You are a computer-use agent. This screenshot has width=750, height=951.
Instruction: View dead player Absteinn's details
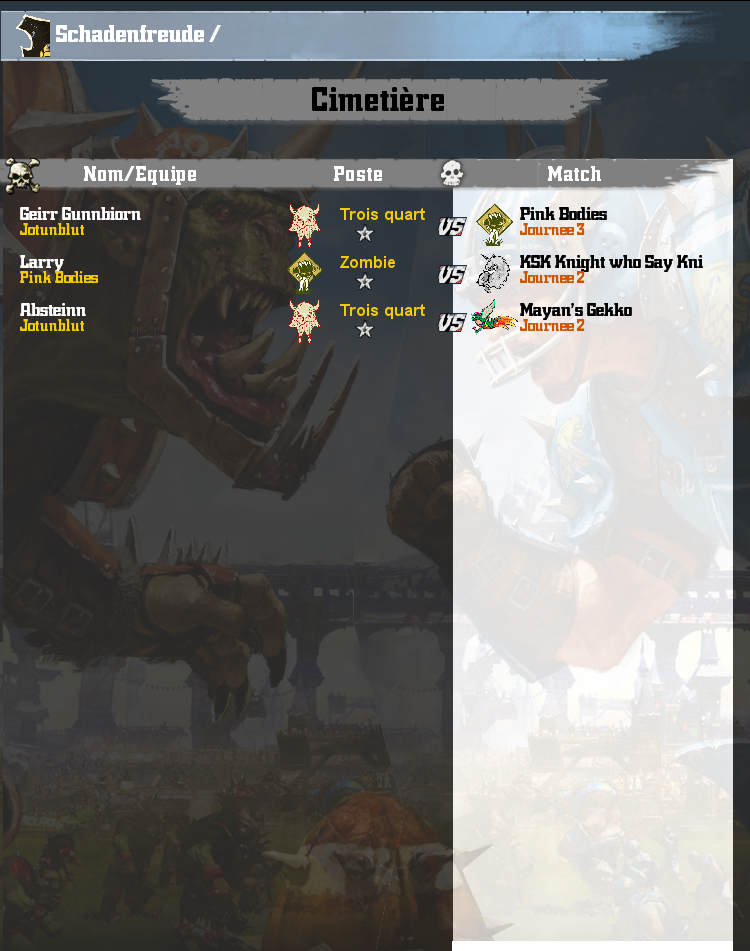[53, 310]
